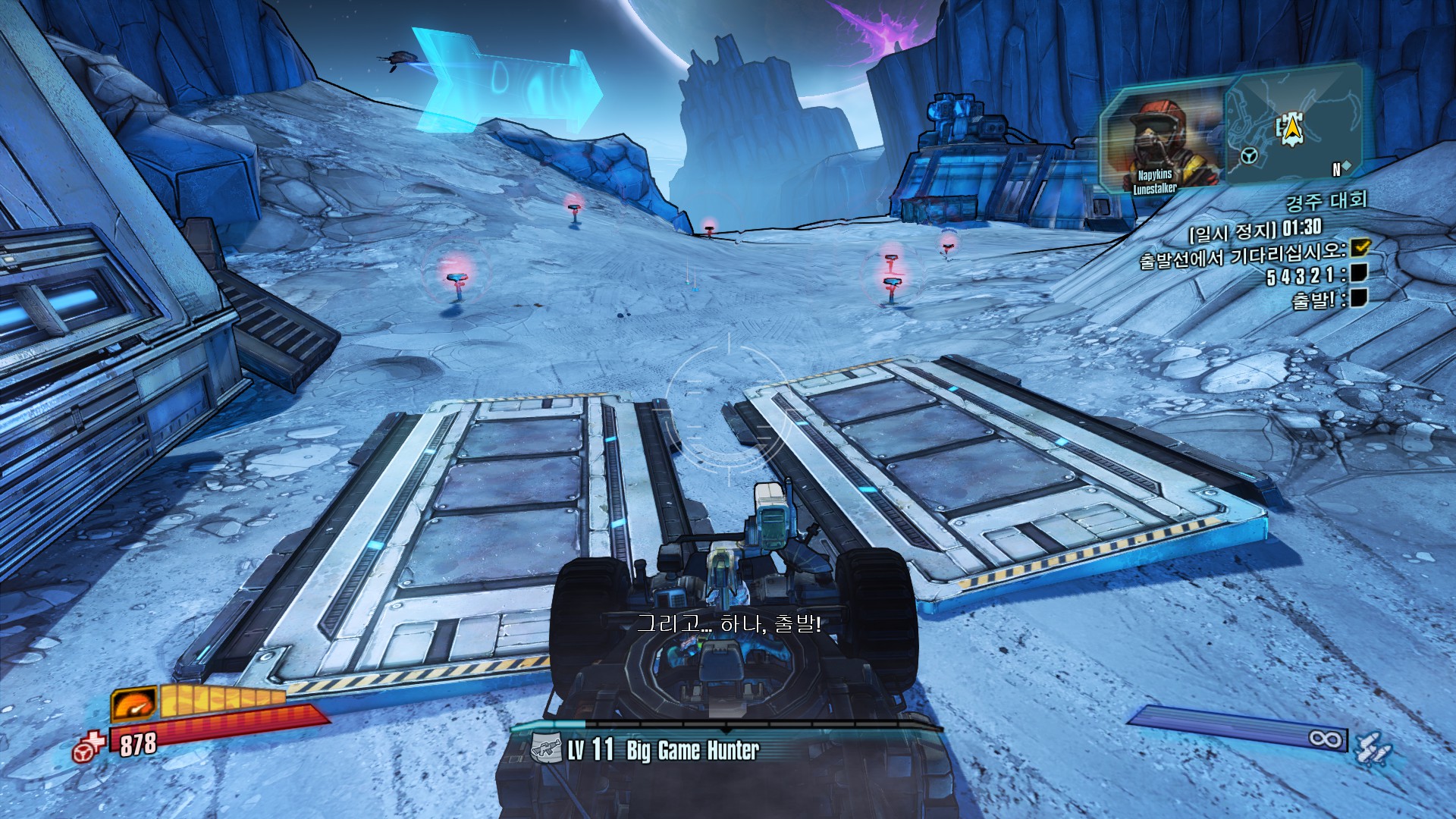Image resolution: width=1456 pixels, height=819 pixels.
Task: Click the checked box beside 출발선에서 기다리십시오
Action: tap(1361, 246)
